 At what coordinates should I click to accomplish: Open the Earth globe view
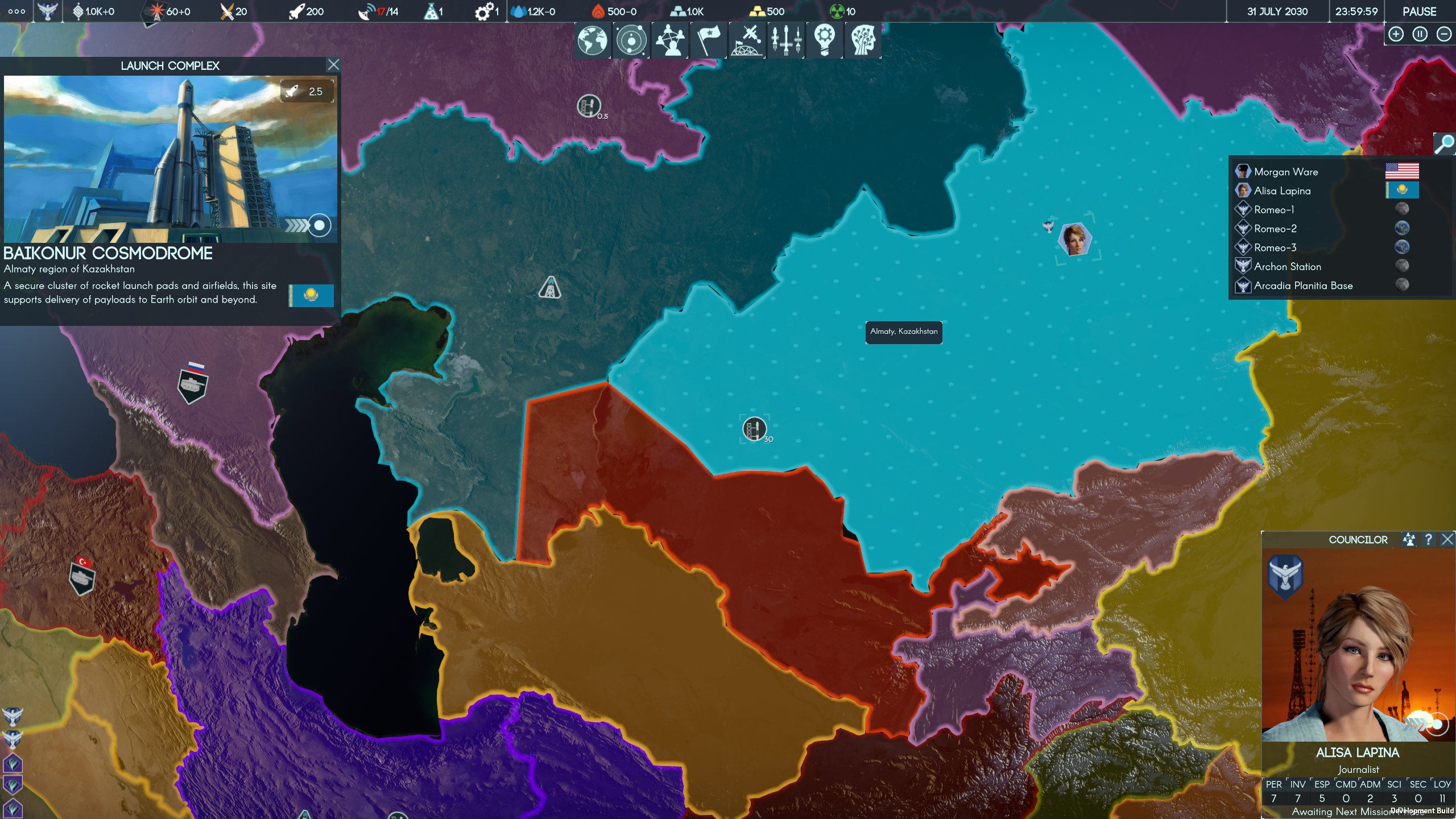(591, 40)
